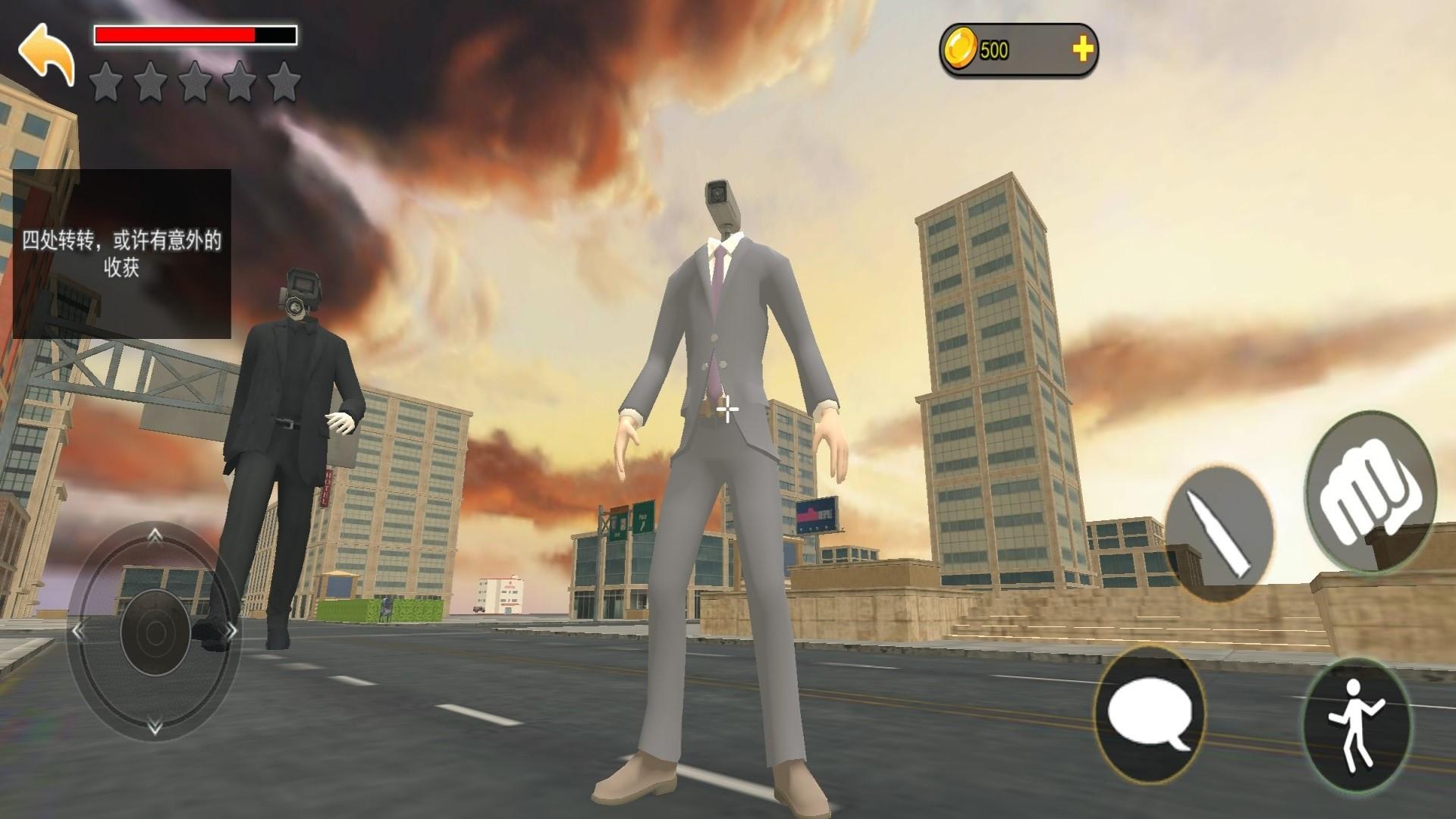This screenshot has width=1456, height=819.
Task: Add coins with the yellow plus button
Action: [x=1082, y=50]
